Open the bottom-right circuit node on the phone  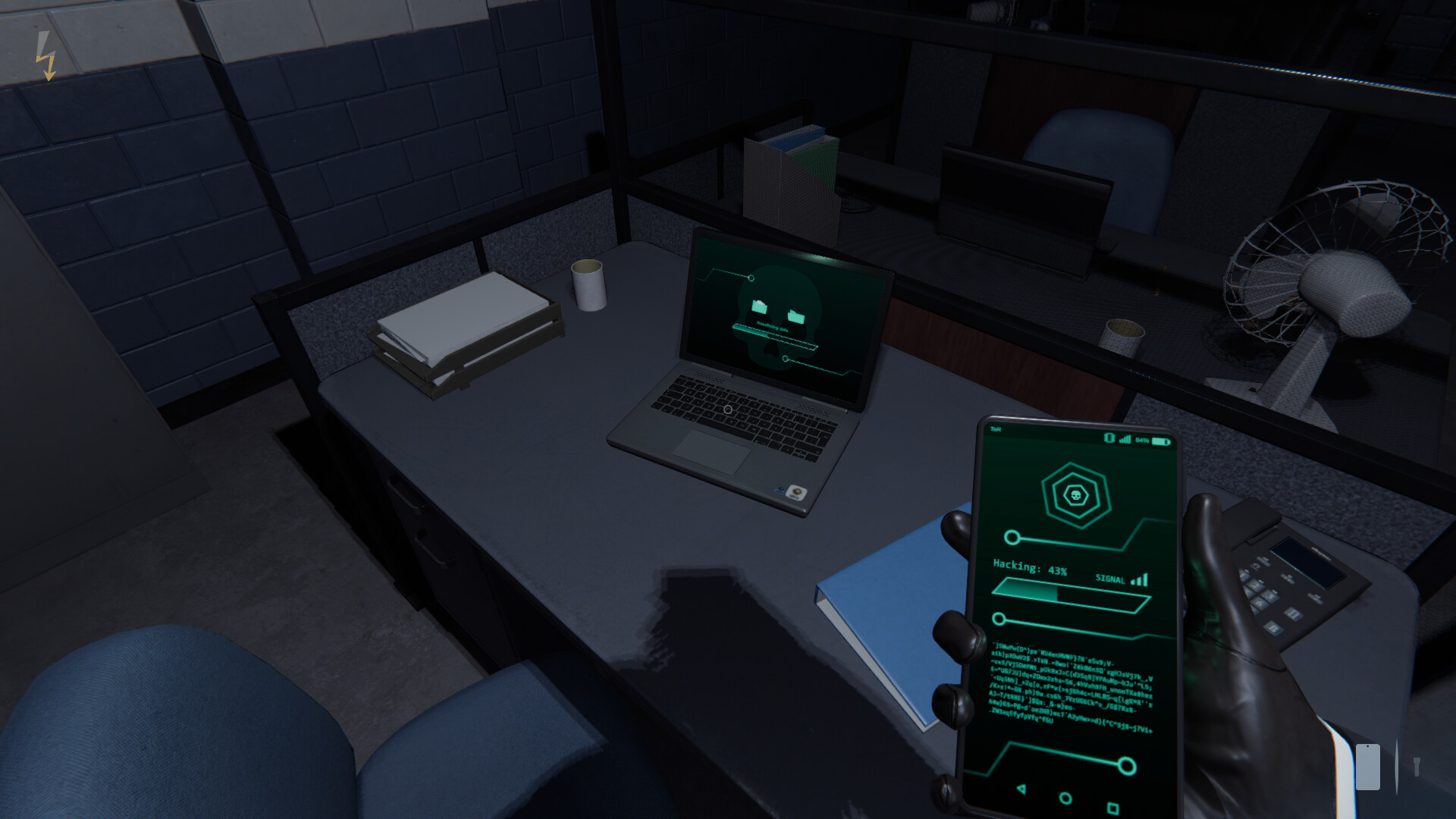click(x=1127, y=765)
